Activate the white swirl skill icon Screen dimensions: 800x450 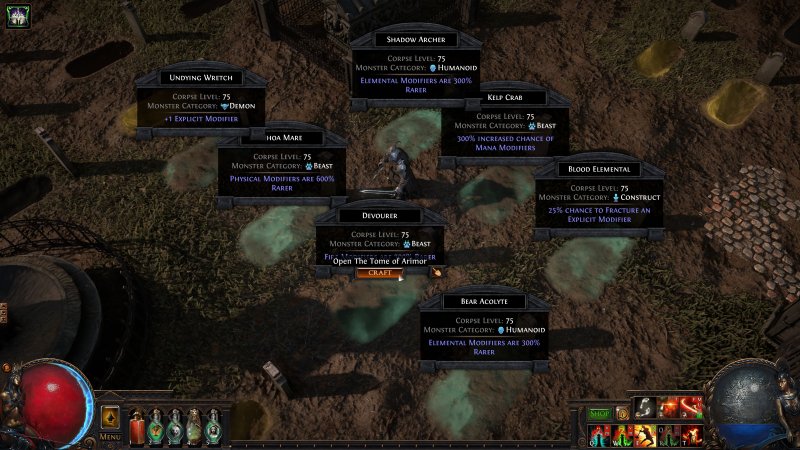point(647,408)
